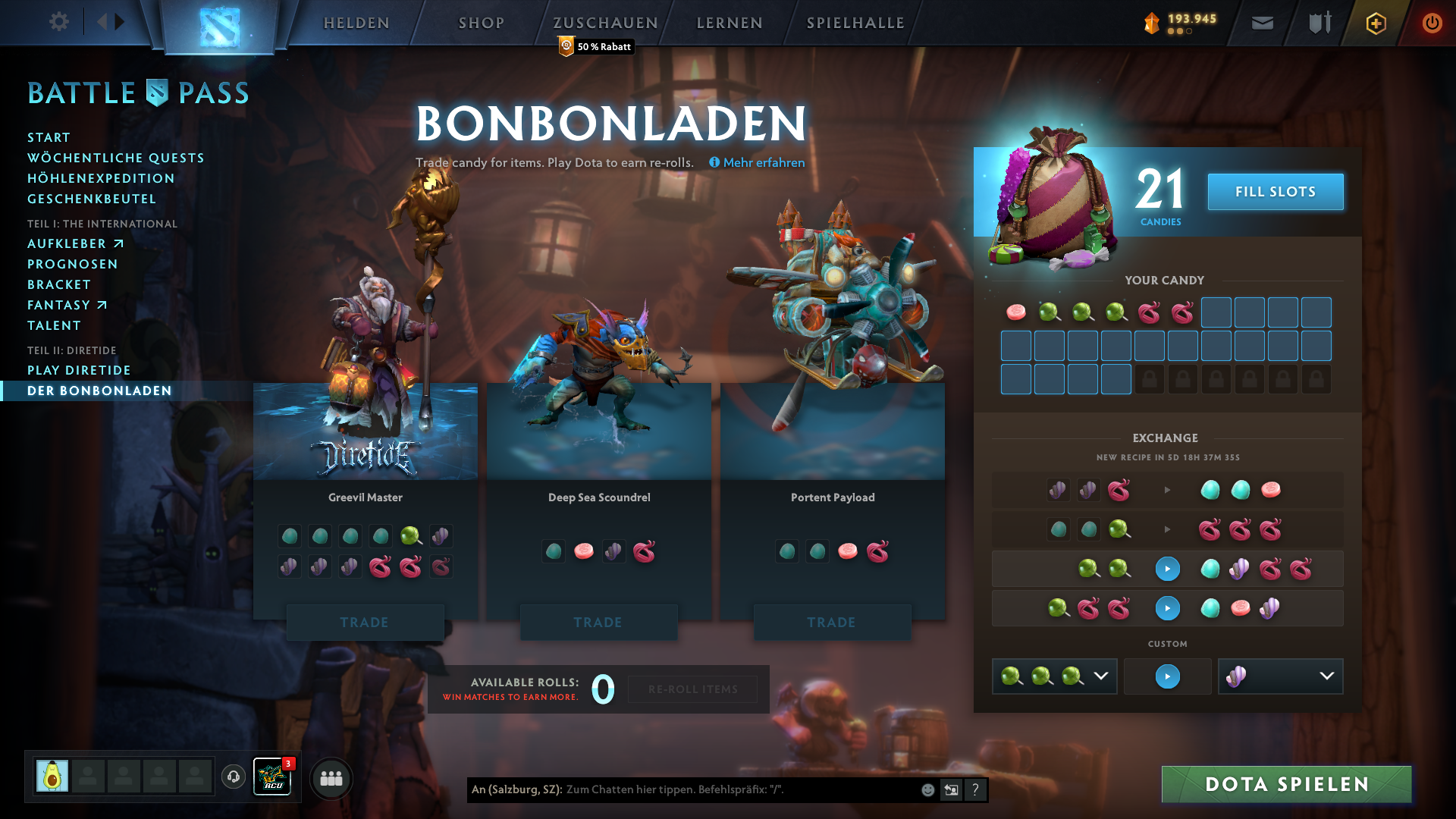Open the settings gear icon
The height and width of the screenshot is (819, 1456).
click(58, 22)
